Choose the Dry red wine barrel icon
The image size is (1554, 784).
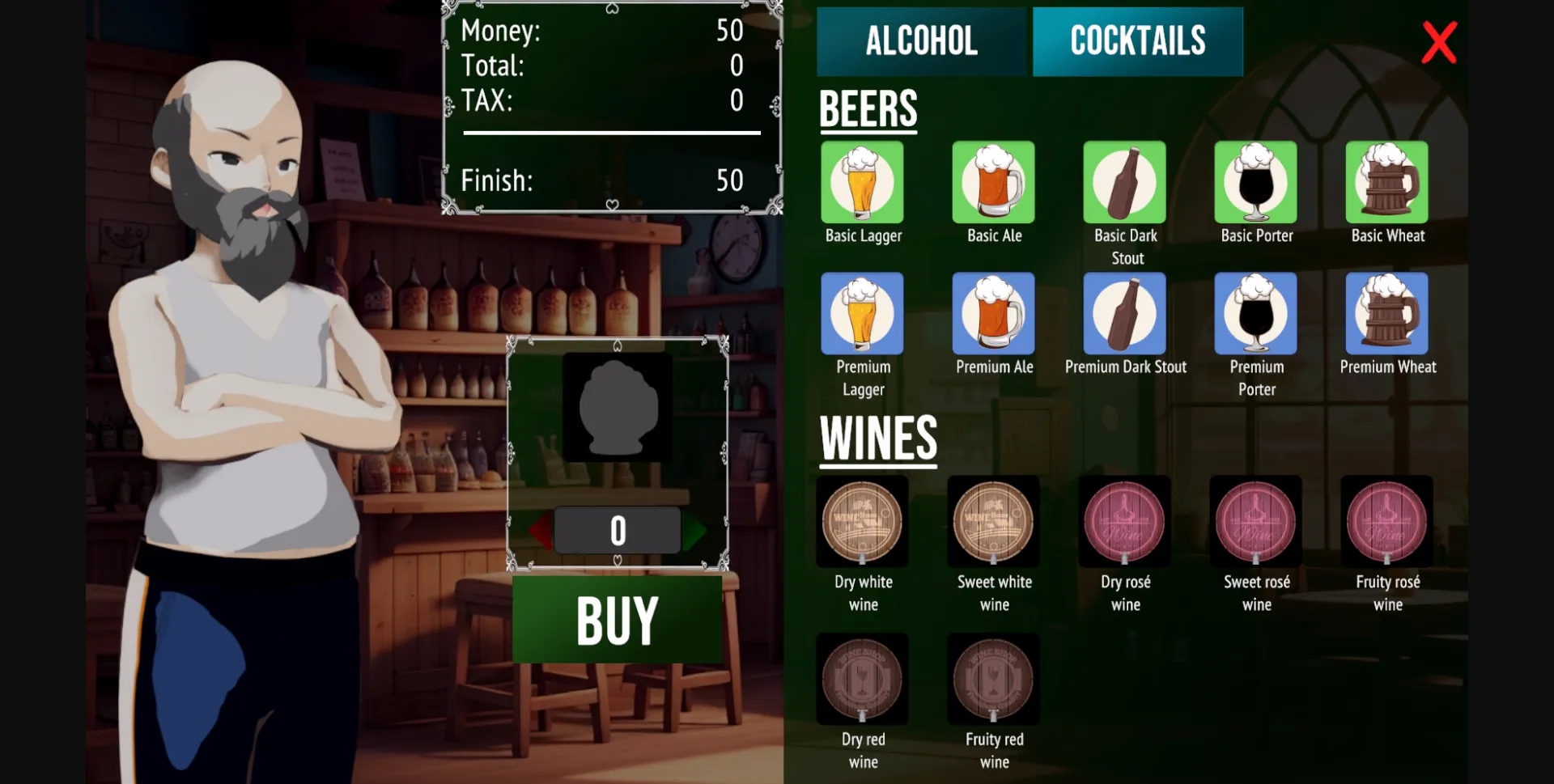pos(861,680)
